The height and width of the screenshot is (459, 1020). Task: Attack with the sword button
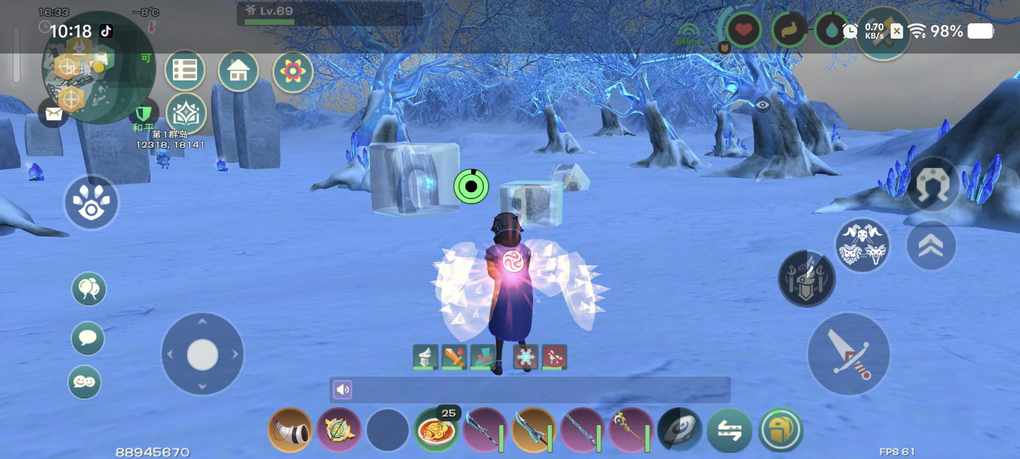(x=848, y=354)
